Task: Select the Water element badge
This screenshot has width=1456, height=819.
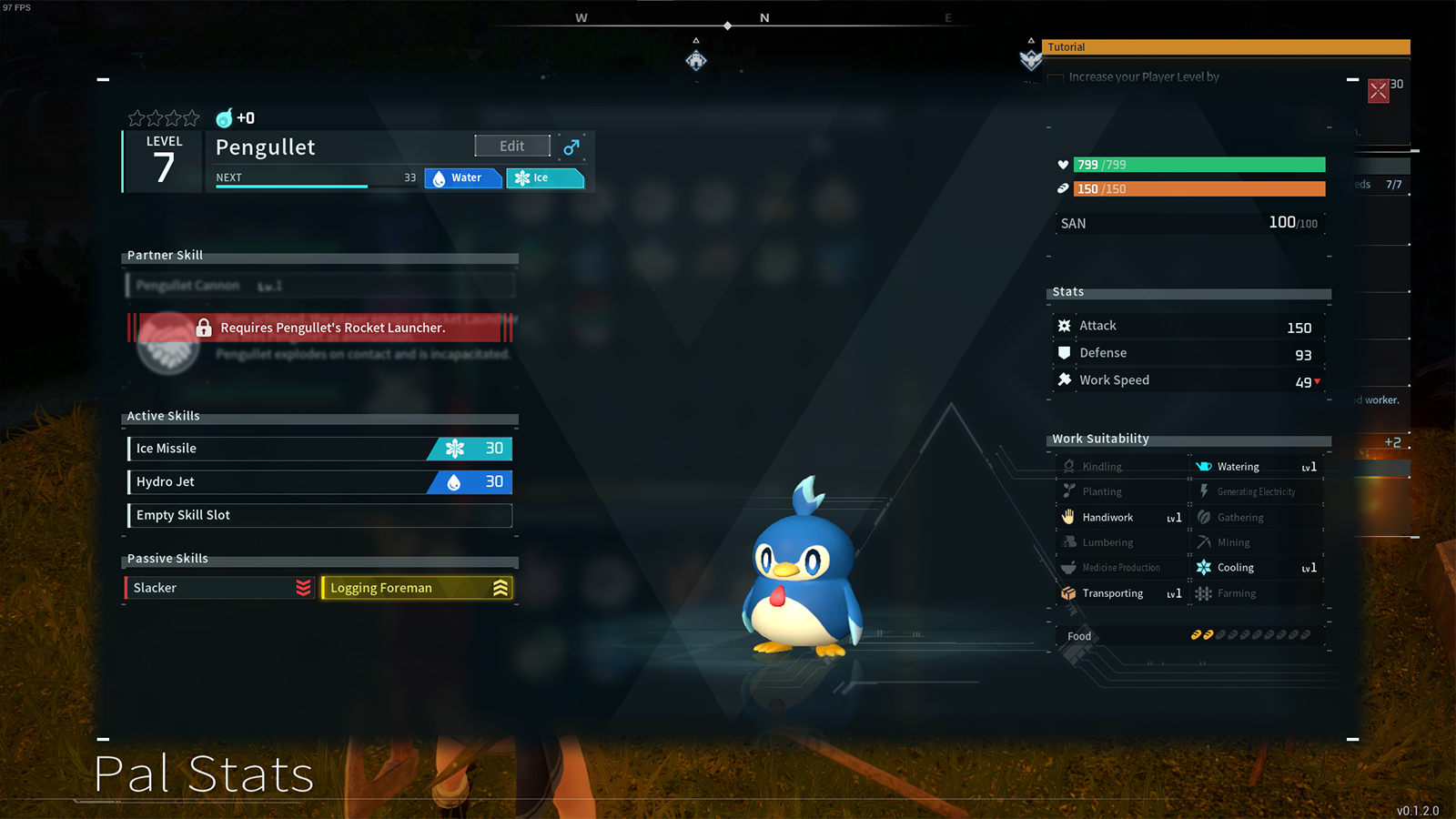Action: [x=462, y=177]
